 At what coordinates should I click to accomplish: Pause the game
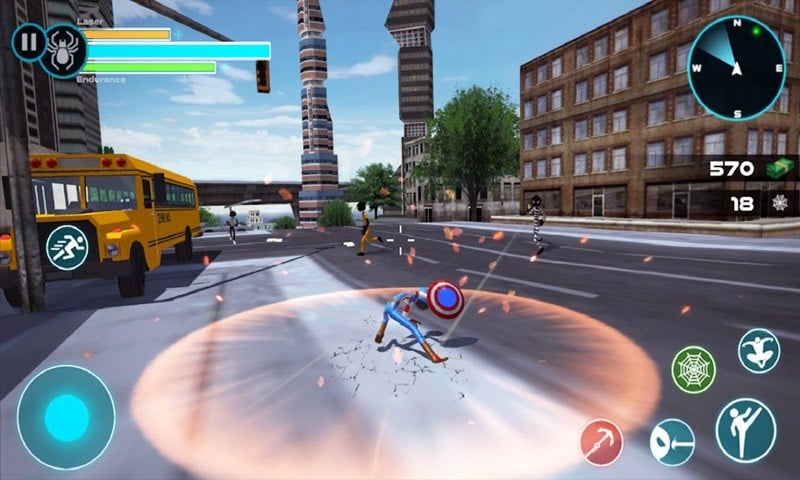[x=27, y=44]
